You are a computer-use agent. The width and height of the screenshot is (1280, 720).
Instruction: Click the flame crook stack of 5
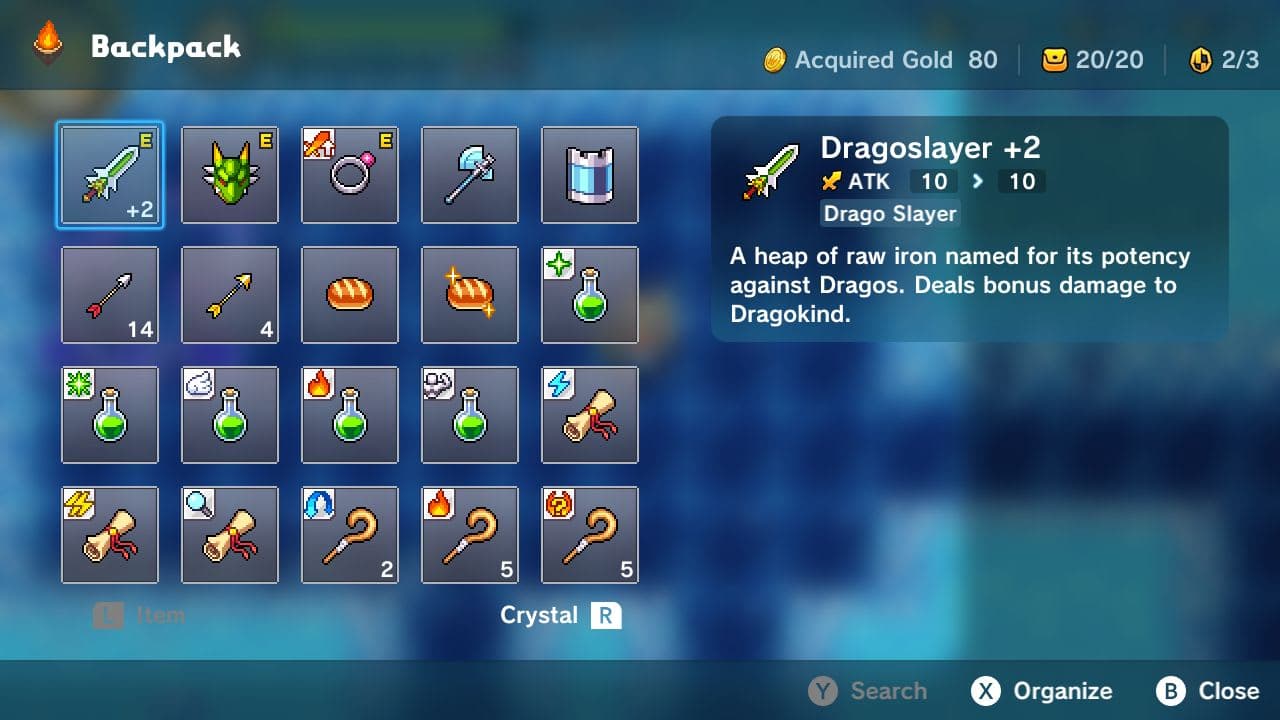470,535
